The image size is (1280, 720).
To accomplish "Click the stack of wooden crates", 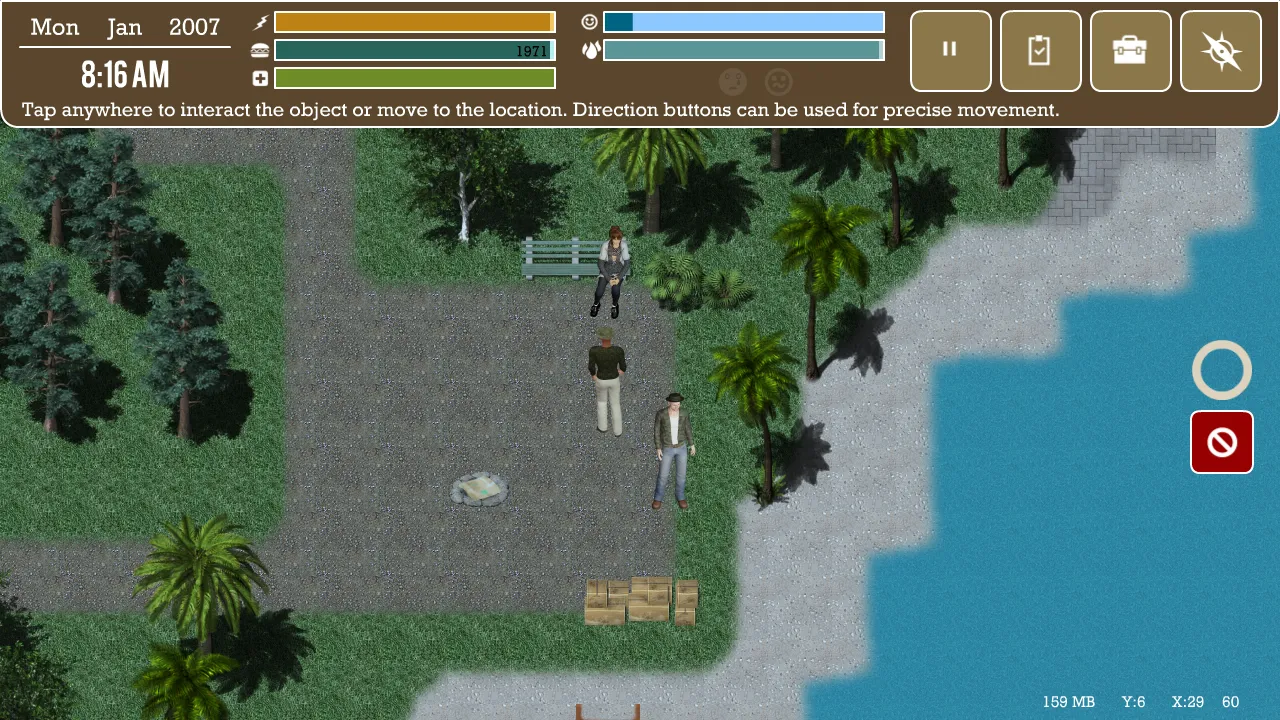I will (641, 600).
